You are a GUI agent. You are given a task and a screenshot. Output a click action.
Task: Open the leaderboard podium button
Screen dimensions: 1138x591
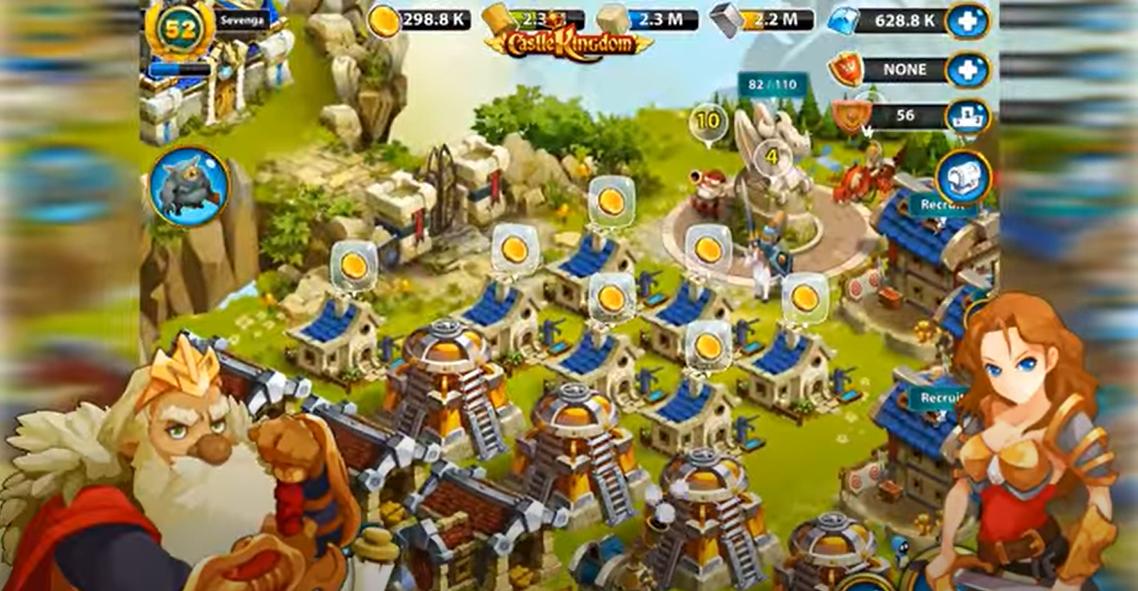[966, 116]
